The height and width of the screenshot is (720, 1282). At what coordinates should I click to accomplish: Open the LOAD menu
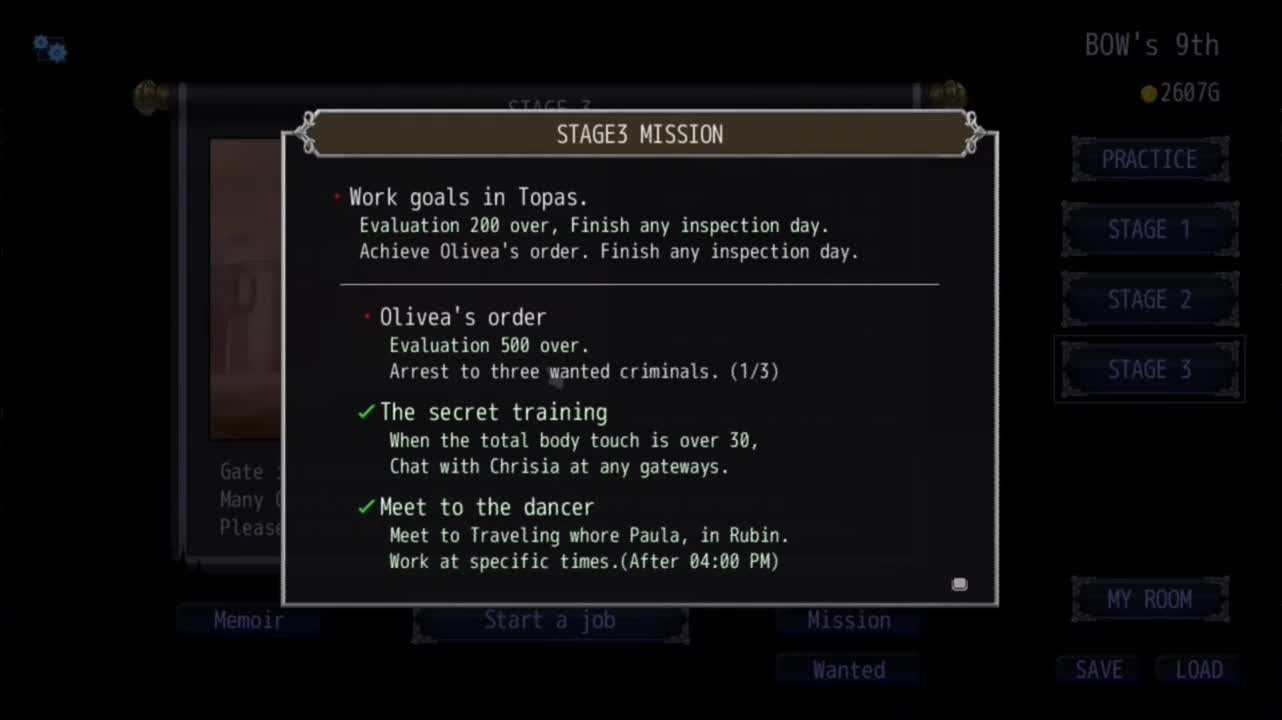click(x=1198, y=670)
